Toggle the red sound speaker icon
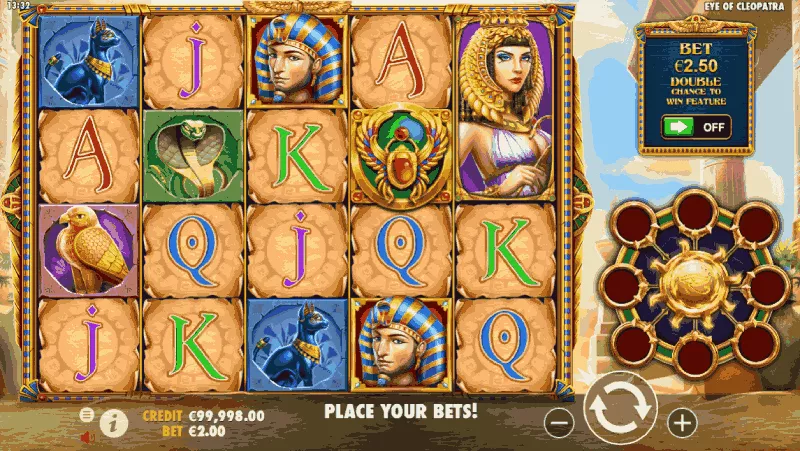The height and width of the screenshot is (451, 800). (87, 436)
